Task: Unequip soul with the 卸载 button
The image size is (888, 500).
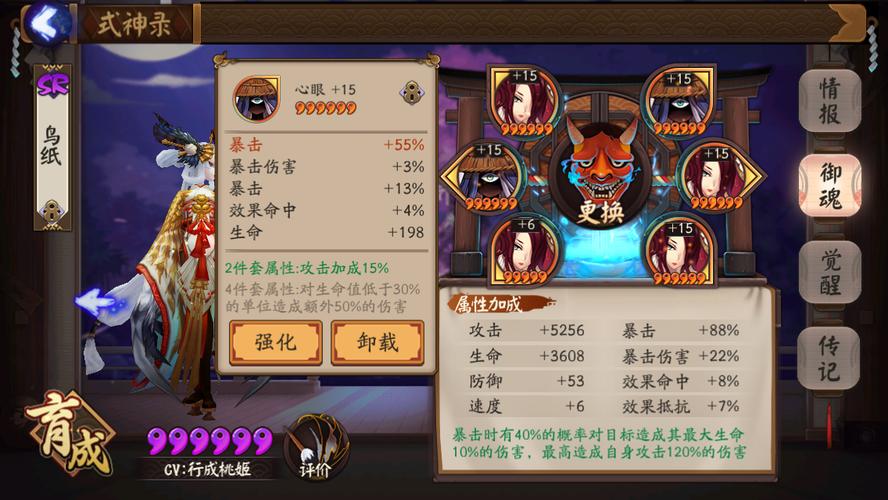Action: coord(377,342)
